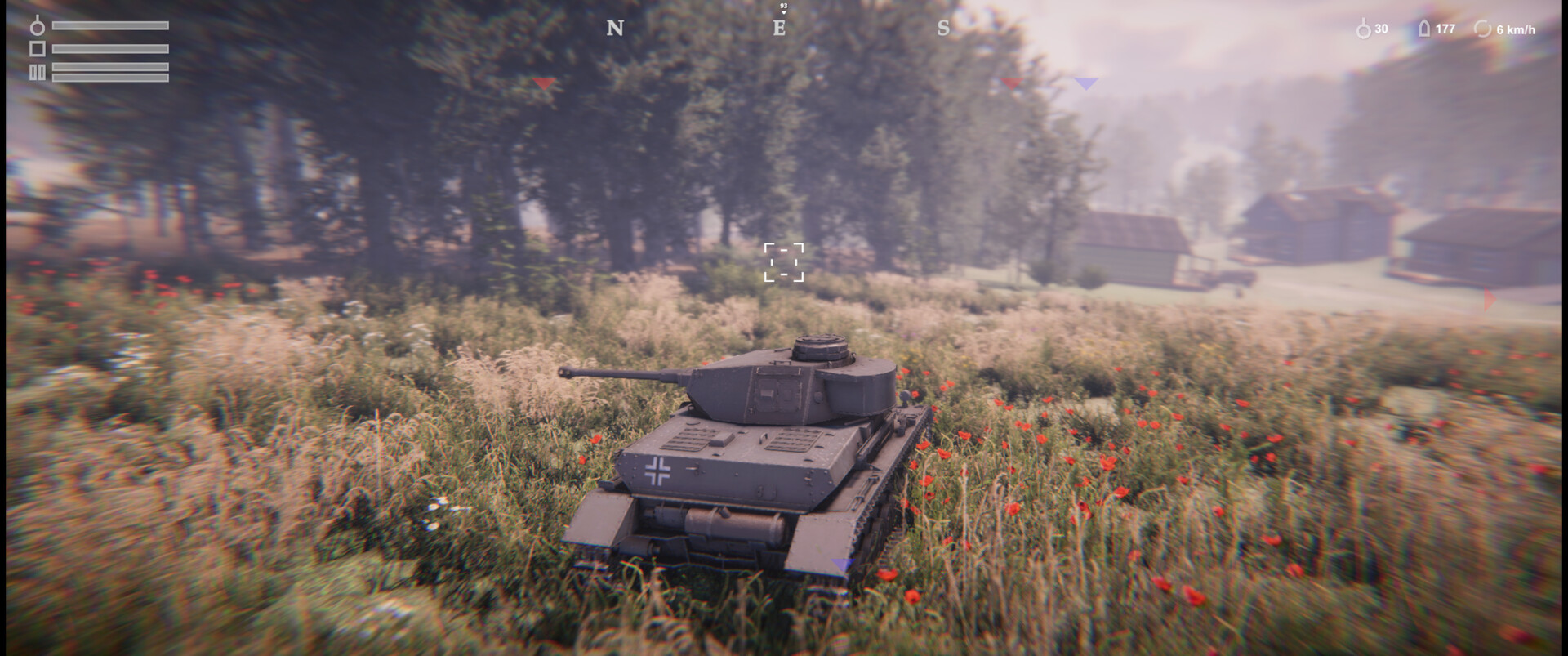The width and height of the screenshot is (1568, 656).
Task: Click the speedometer icon beside 6 km/h
Action: [1482, 29]
